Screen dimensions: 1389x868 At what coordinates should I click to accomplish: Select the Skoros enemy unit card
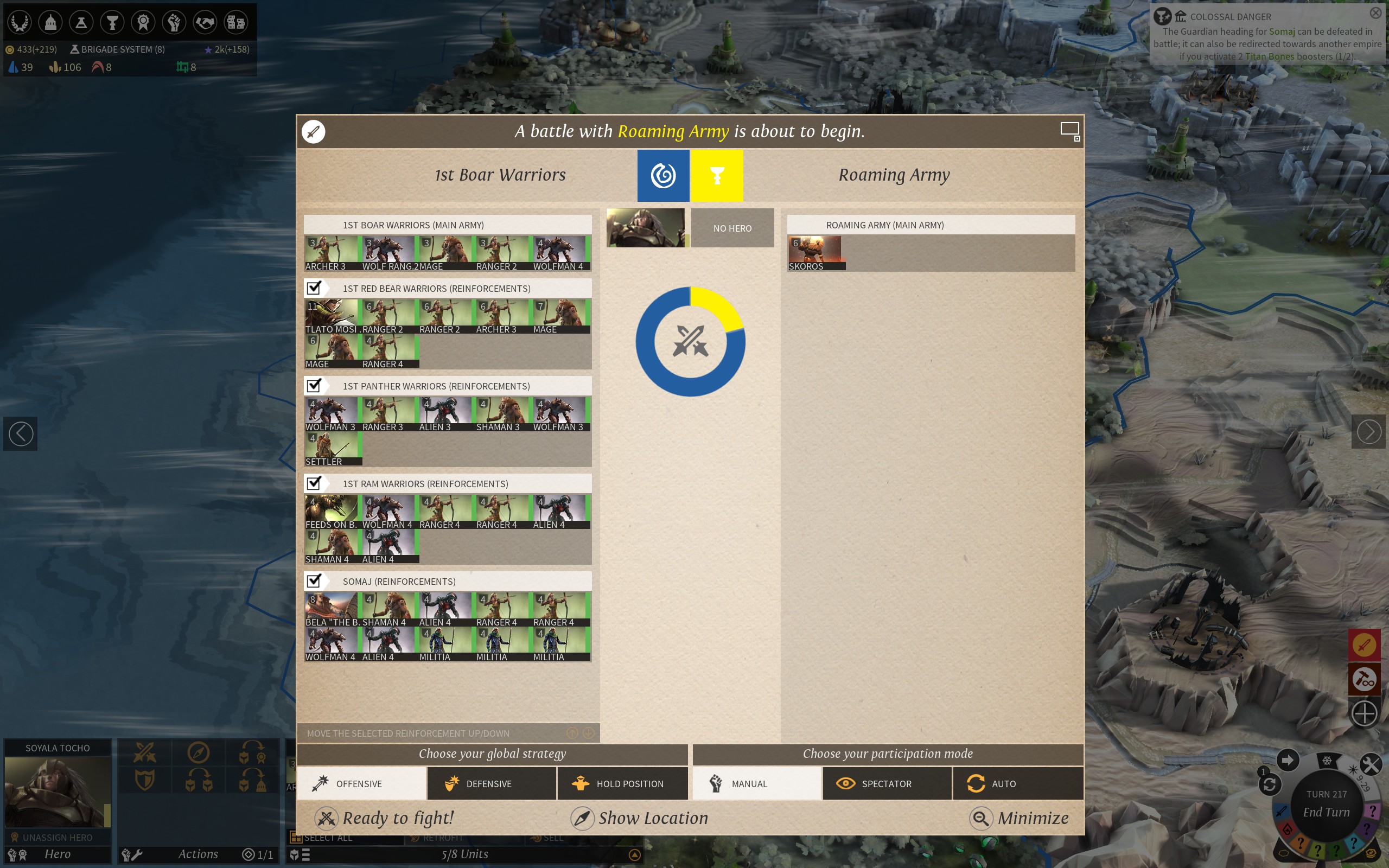[815, 253]
